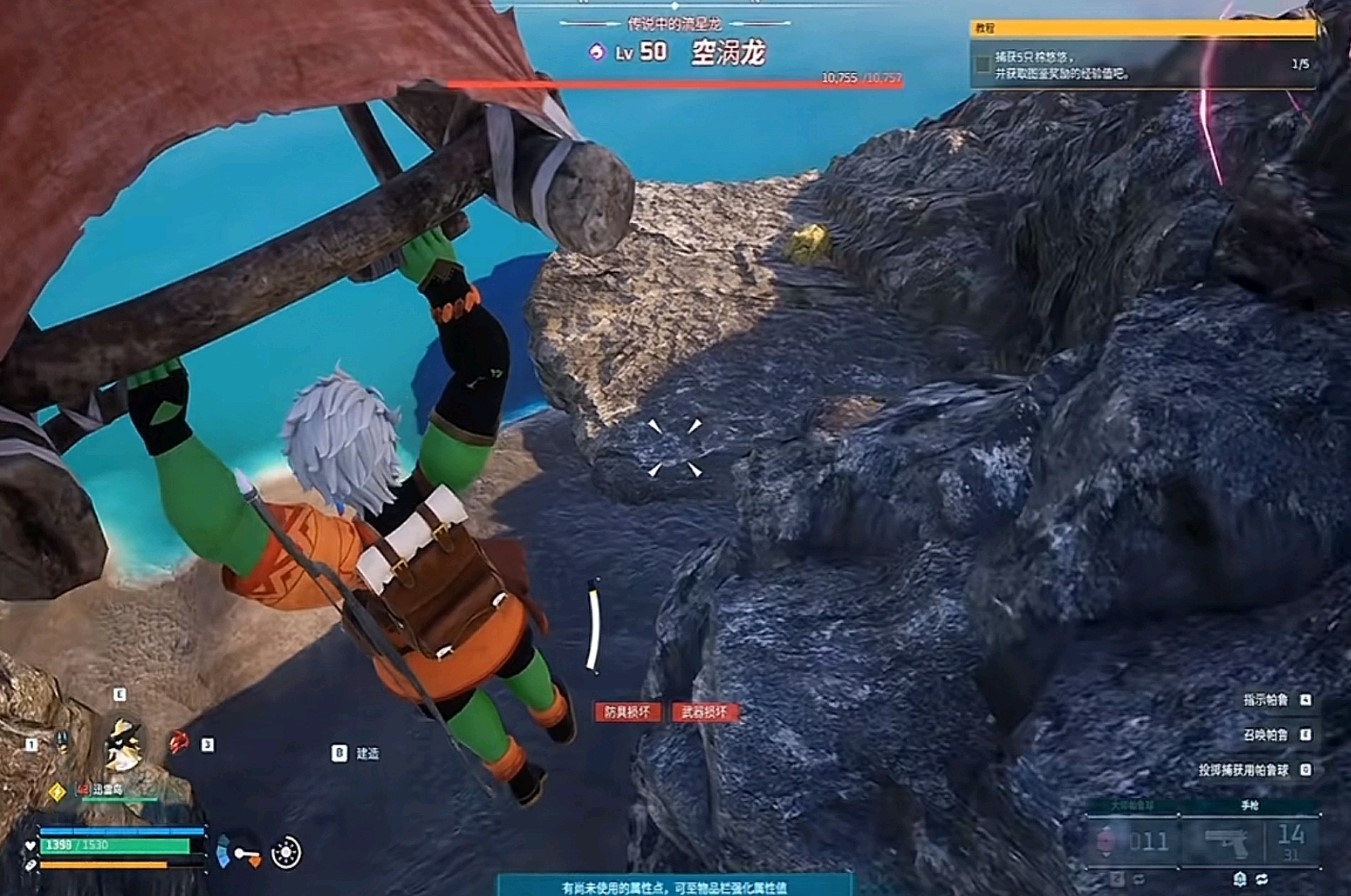Choose the small Pal icon left of the active Pal
Image resolution: width=1351 pixels, height=896 pixels.
coord(62,743)
